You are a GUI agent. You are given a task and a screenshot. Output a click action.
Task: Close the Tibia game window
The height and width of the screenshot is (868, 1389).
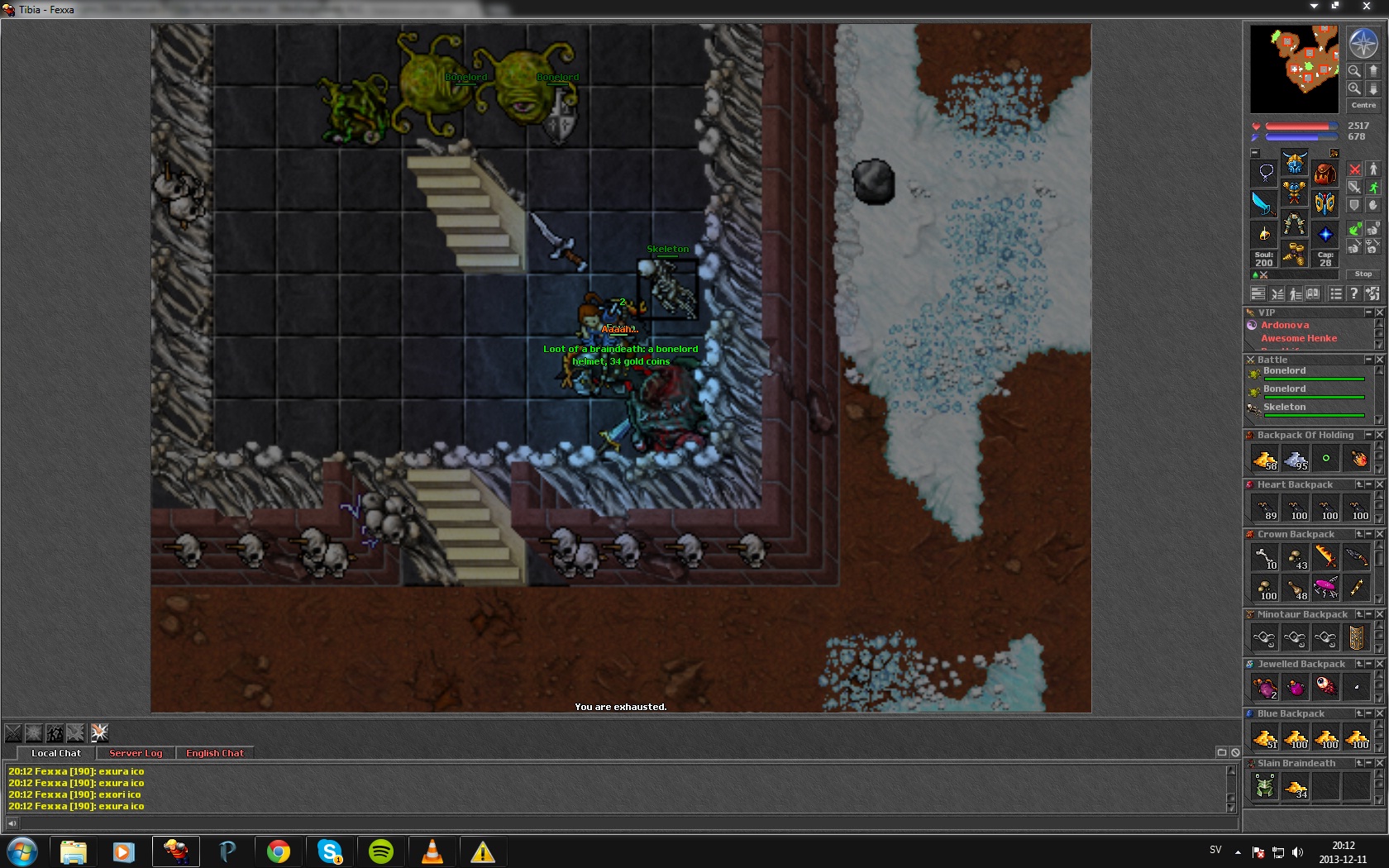1366,7
